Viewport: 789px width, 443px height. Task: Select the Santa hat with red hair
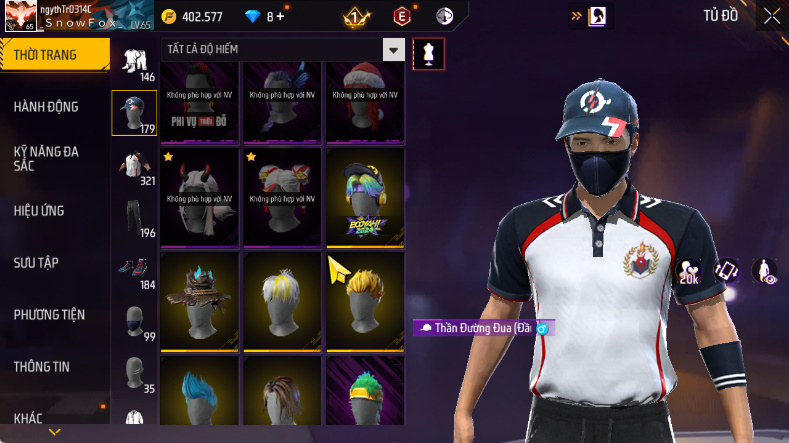(365, 97)
